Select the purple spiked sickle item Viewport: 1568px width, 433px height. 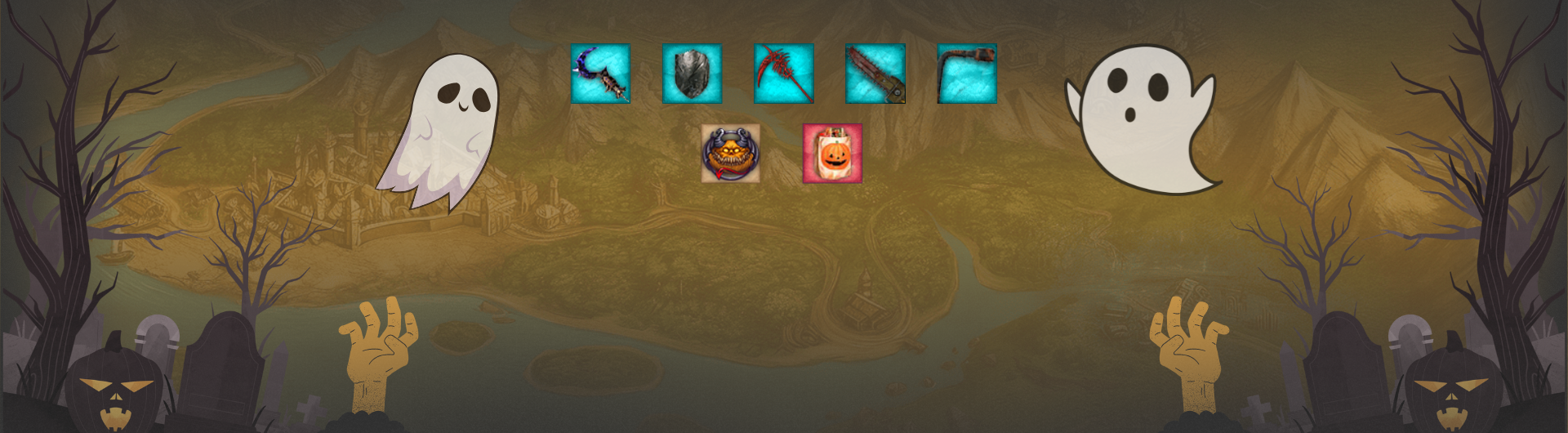pos(600,74)
